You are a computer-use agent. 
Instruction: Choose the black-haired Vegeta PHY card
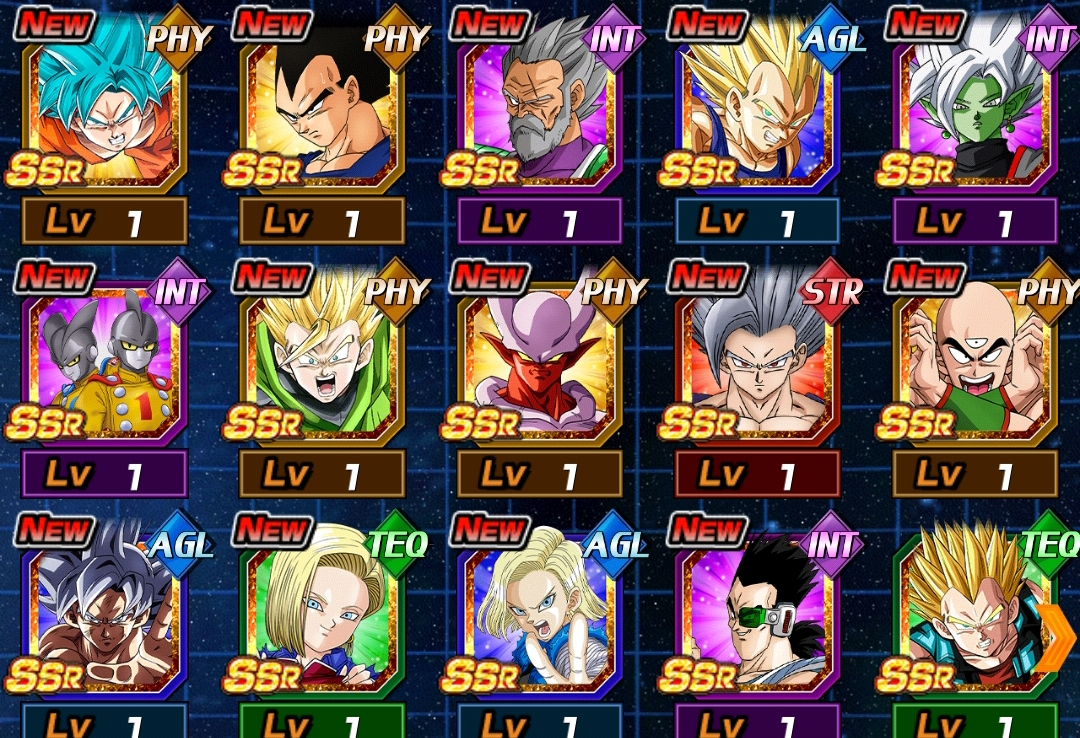[322, 112]
